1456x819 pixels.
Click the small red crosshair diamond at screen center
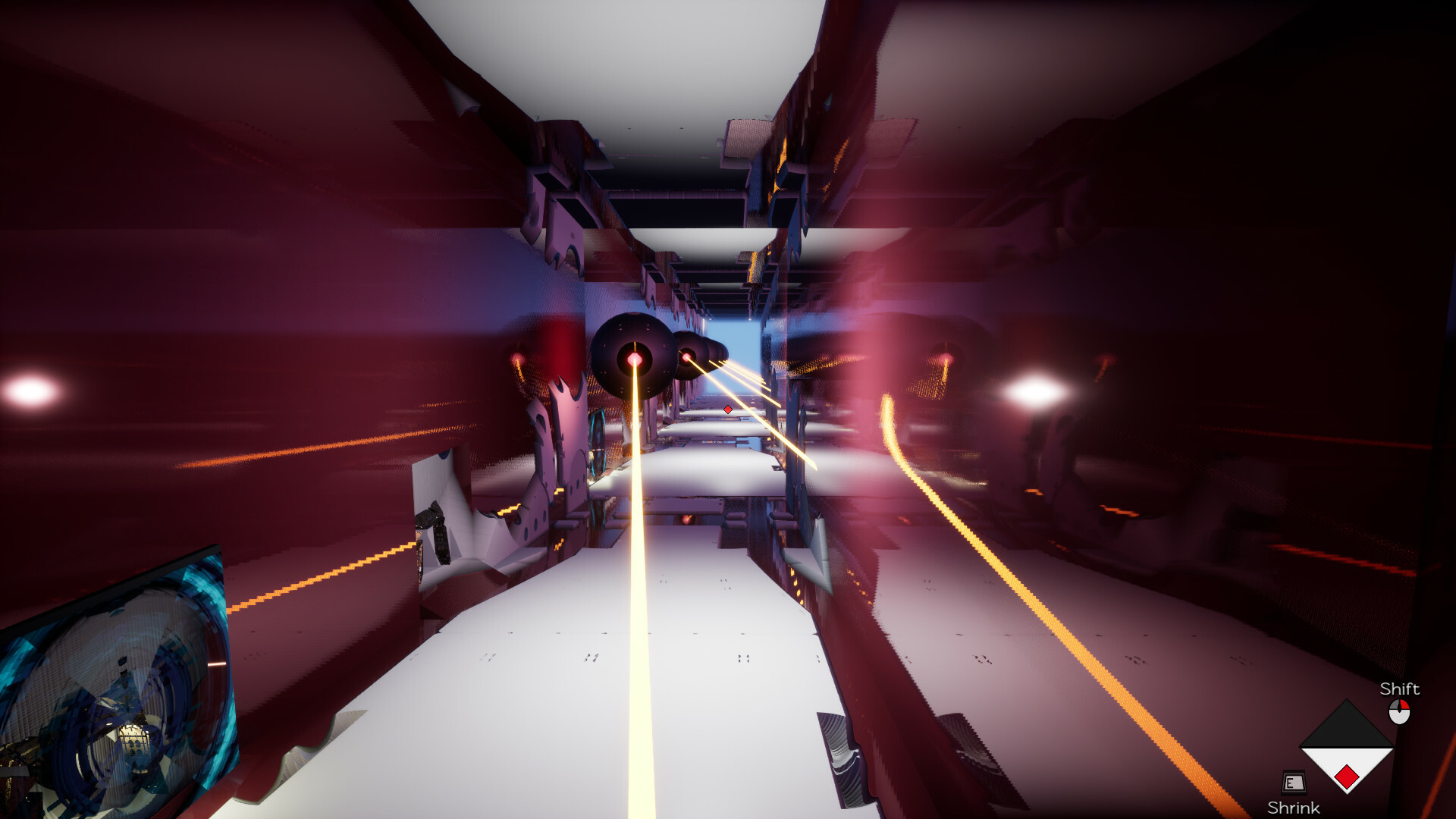[x=727, y=409]
